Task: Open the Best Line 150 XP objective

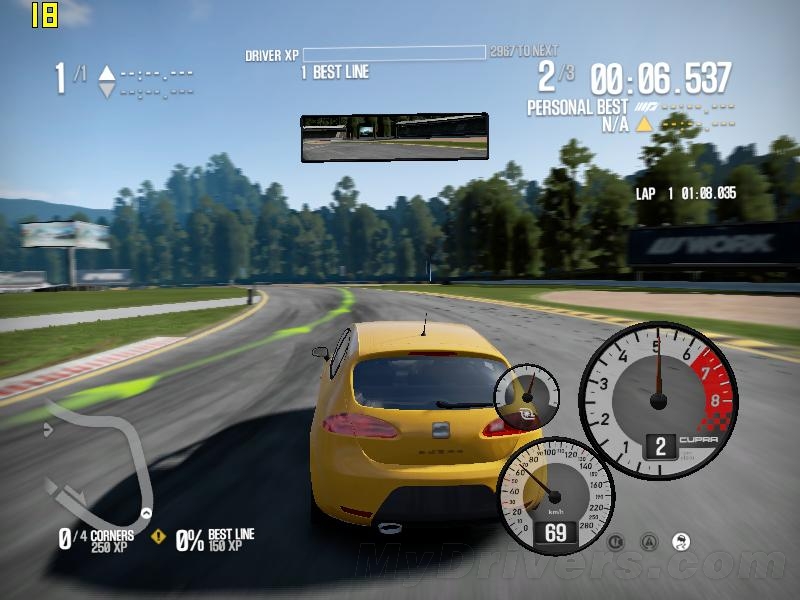Action: click(x=214, y=540)
